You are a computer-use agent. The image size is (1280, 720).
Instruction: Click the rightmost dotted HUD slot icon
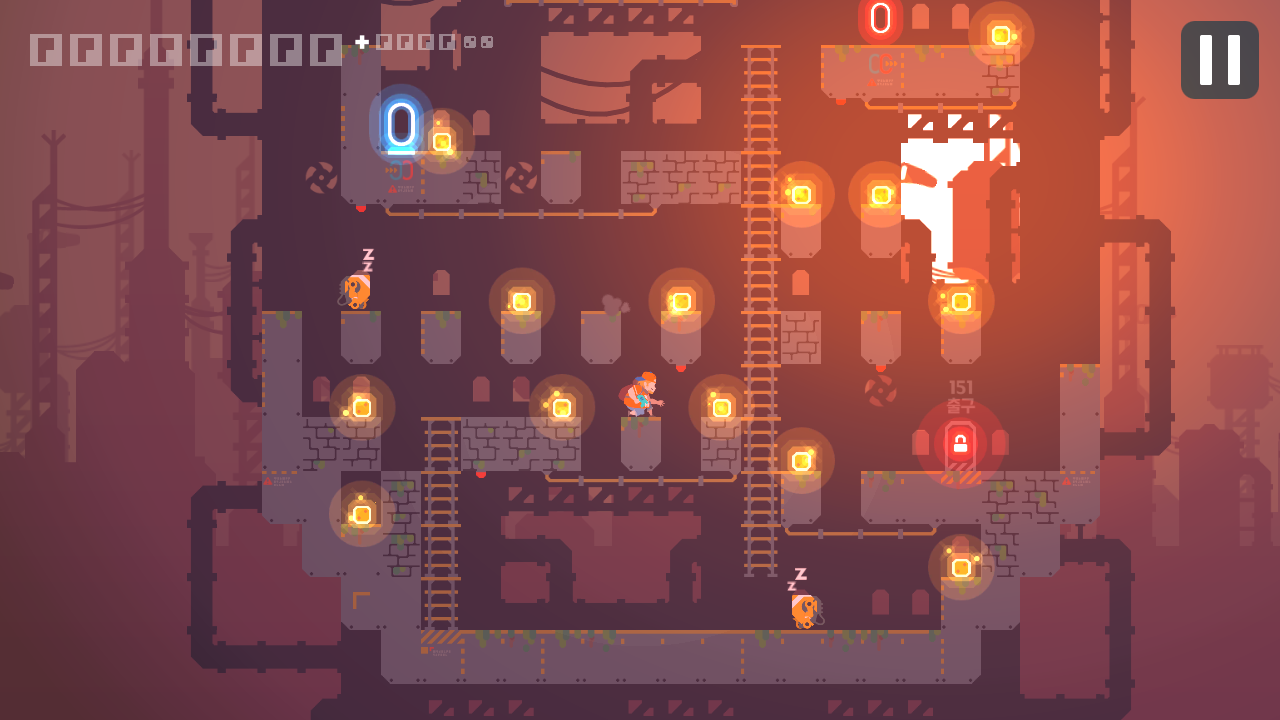coord(488,43)
